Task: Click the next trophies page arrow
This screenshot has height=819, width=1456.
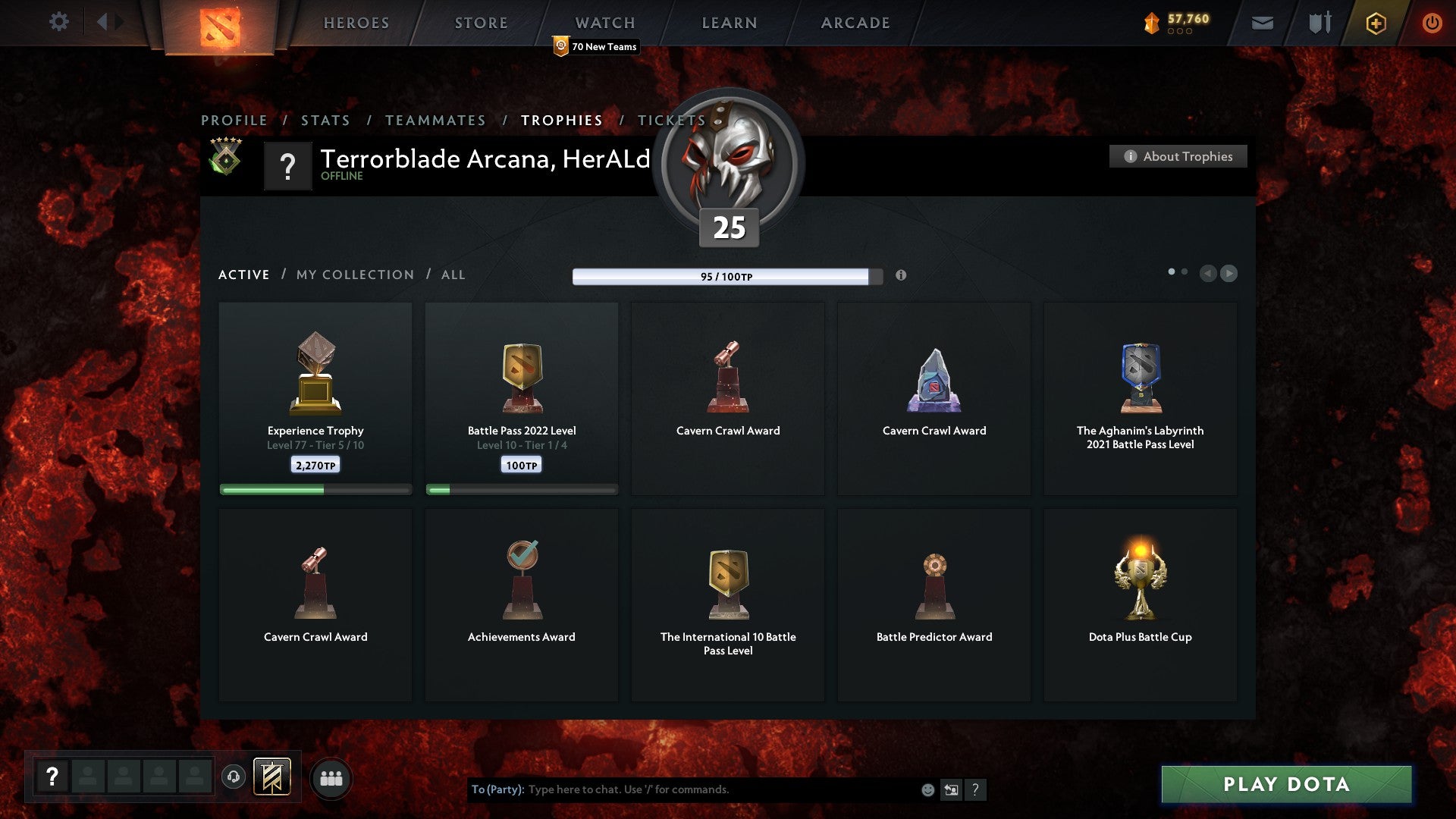Action: tap(1229, 274)
